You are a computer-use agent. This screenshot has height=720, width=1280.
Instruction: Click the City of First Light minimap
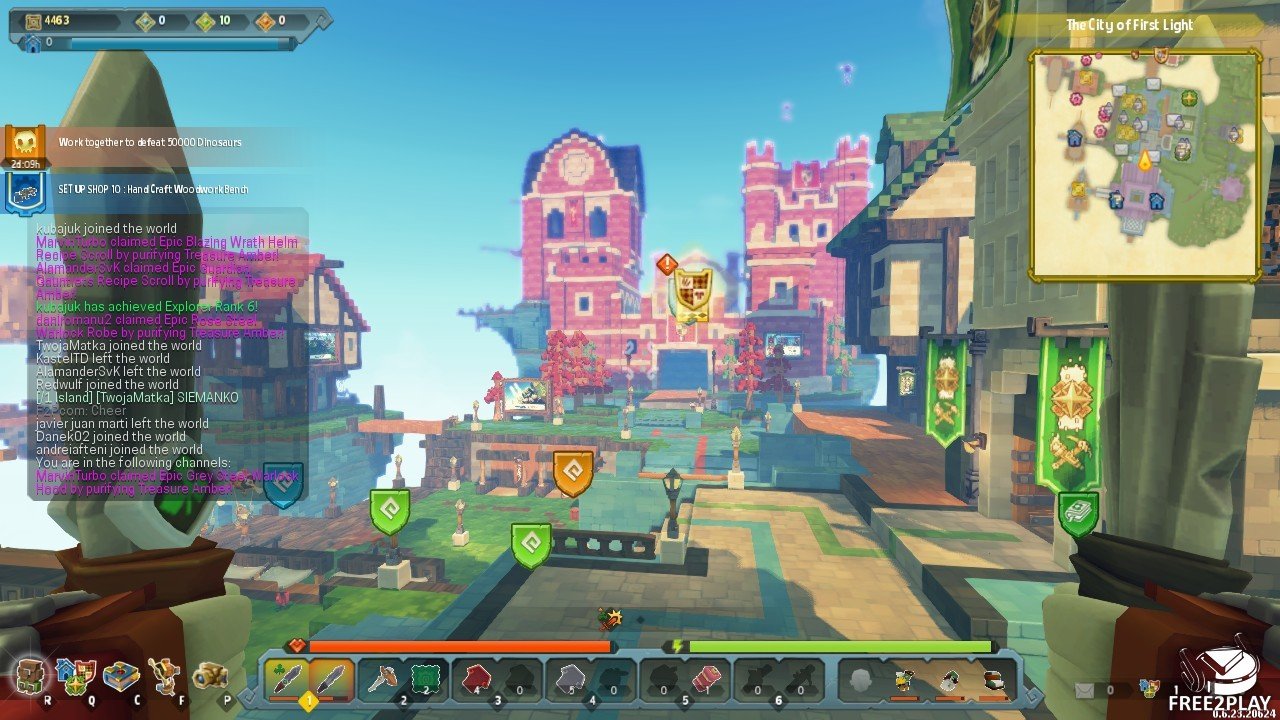[1145, 165]
